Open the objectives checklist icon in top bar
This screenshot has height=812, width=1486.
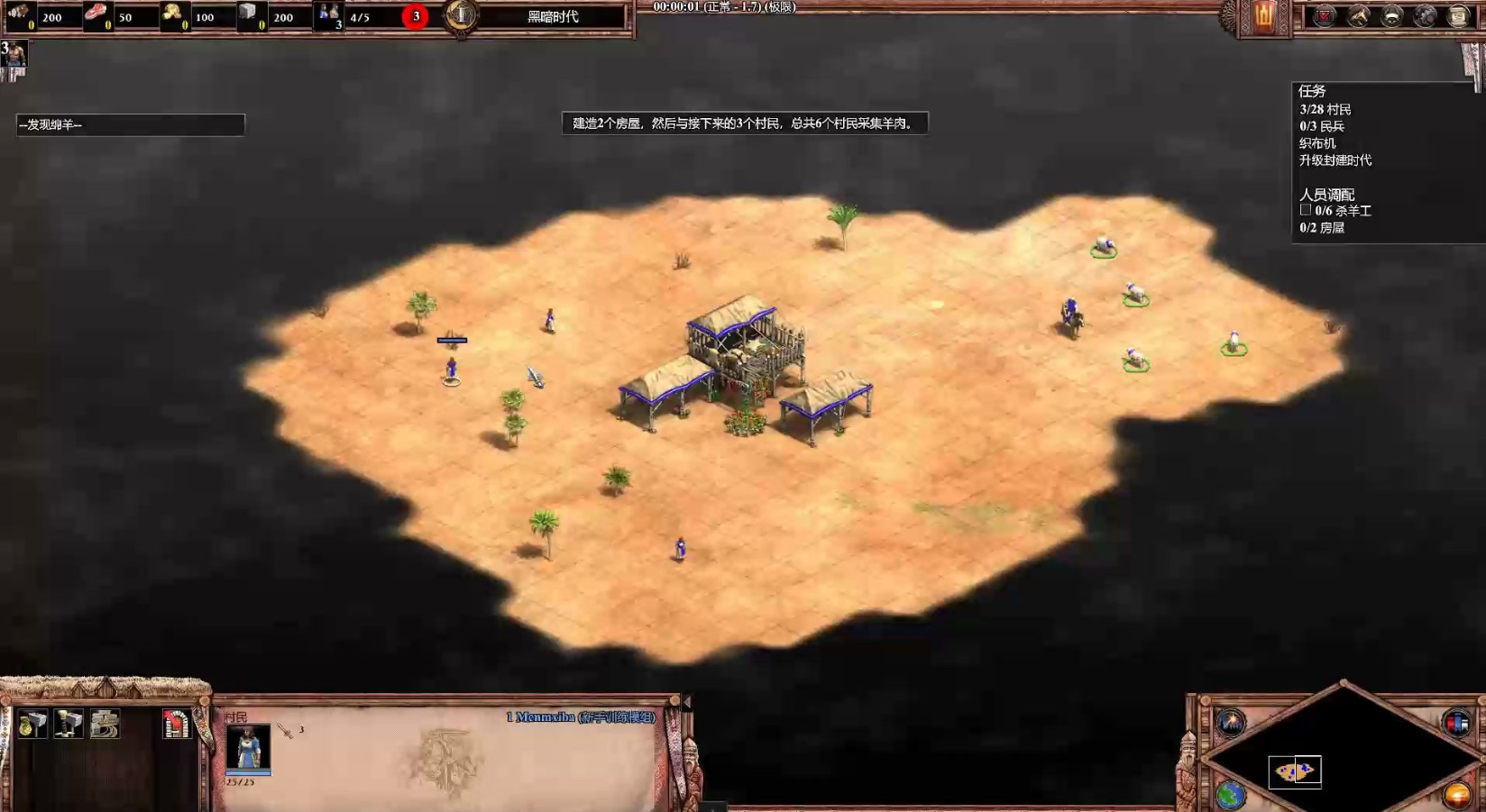(1325, 16)
